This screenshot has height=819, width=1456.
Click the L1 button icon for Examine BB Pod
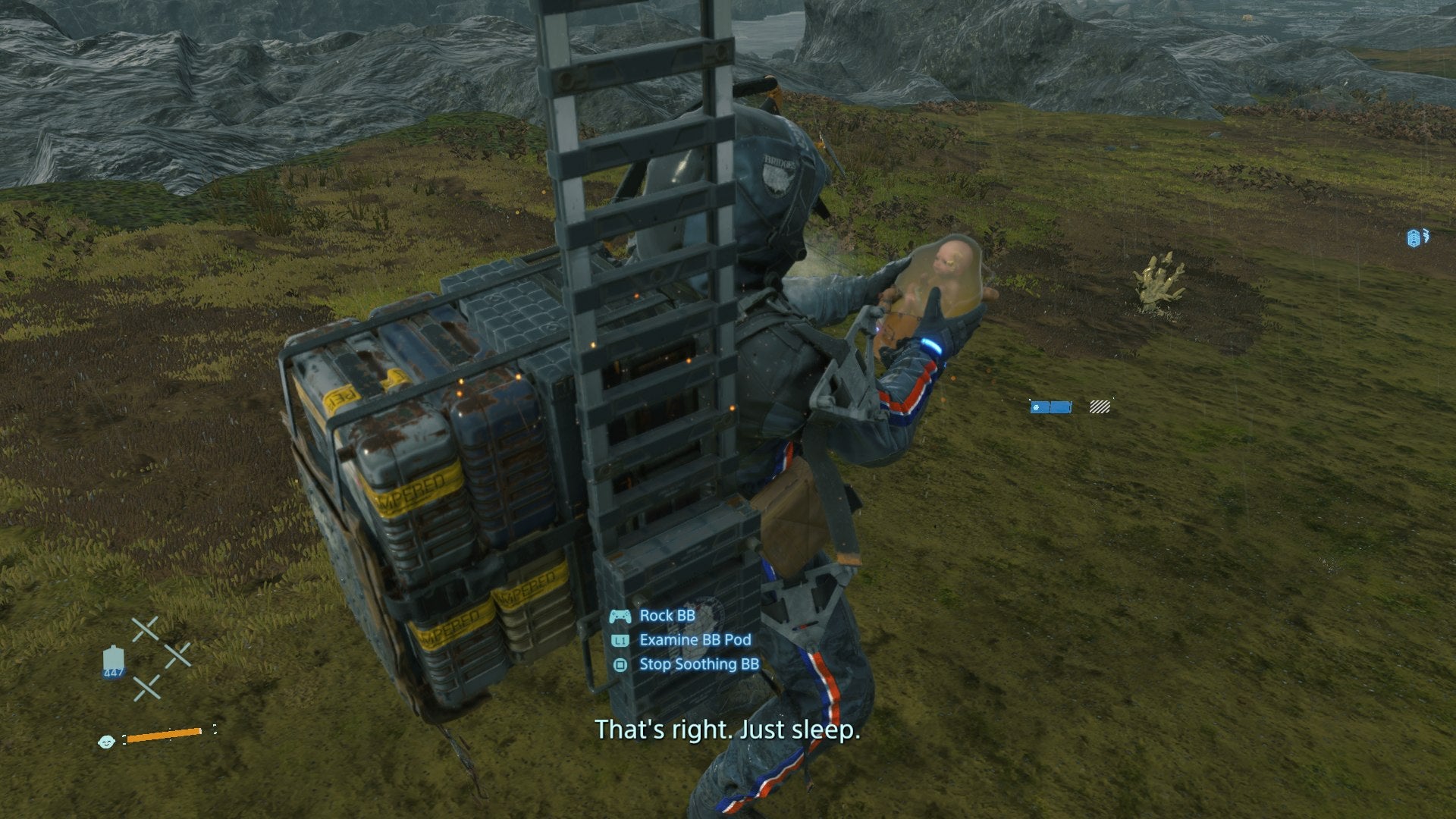(x=620, y=639)
